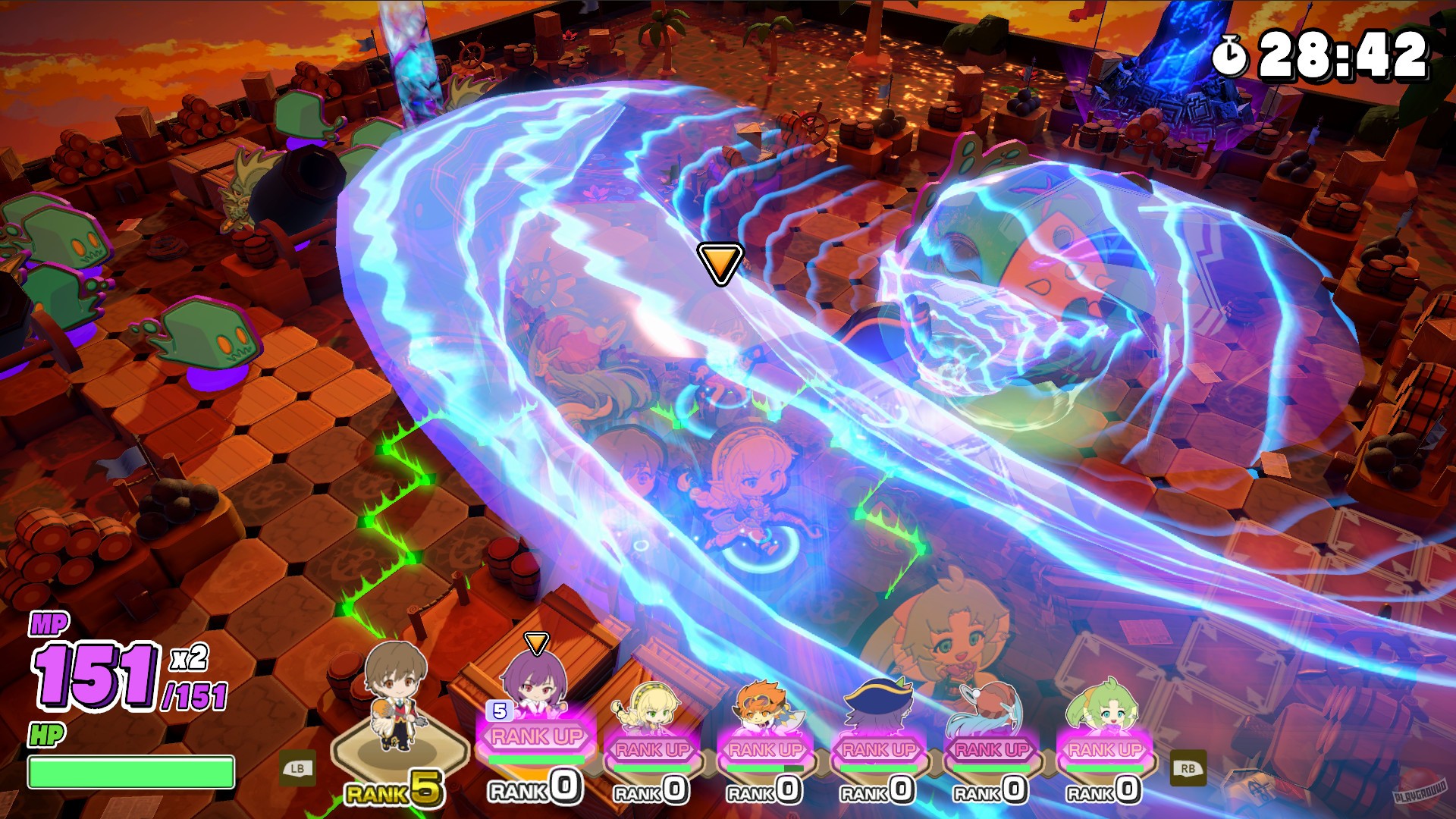Screen dimensions: 1456x819
Task: Click the orange arrow marker on the battlefield
Action: tap(720, 264)
